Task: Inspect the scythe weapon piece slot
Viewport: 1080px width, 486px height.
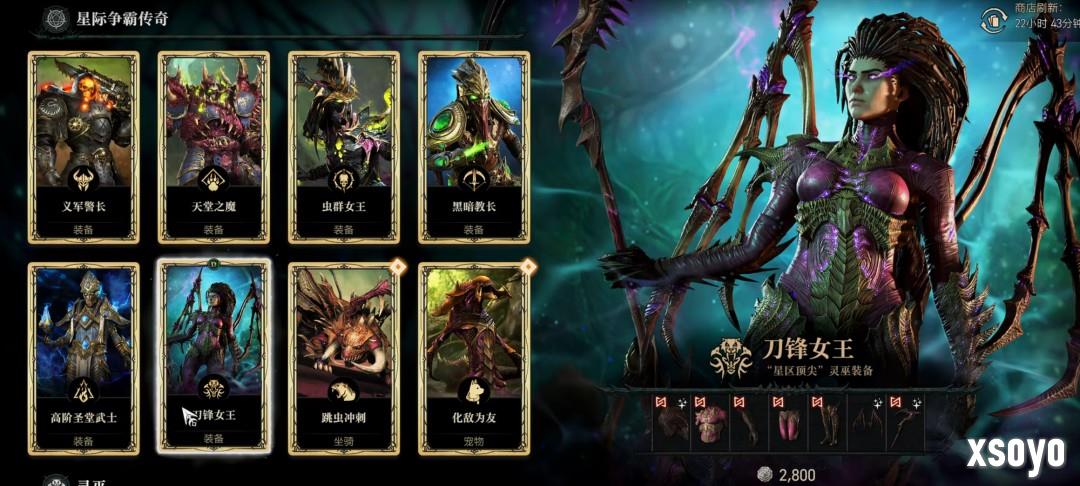Action: [905, 424]
